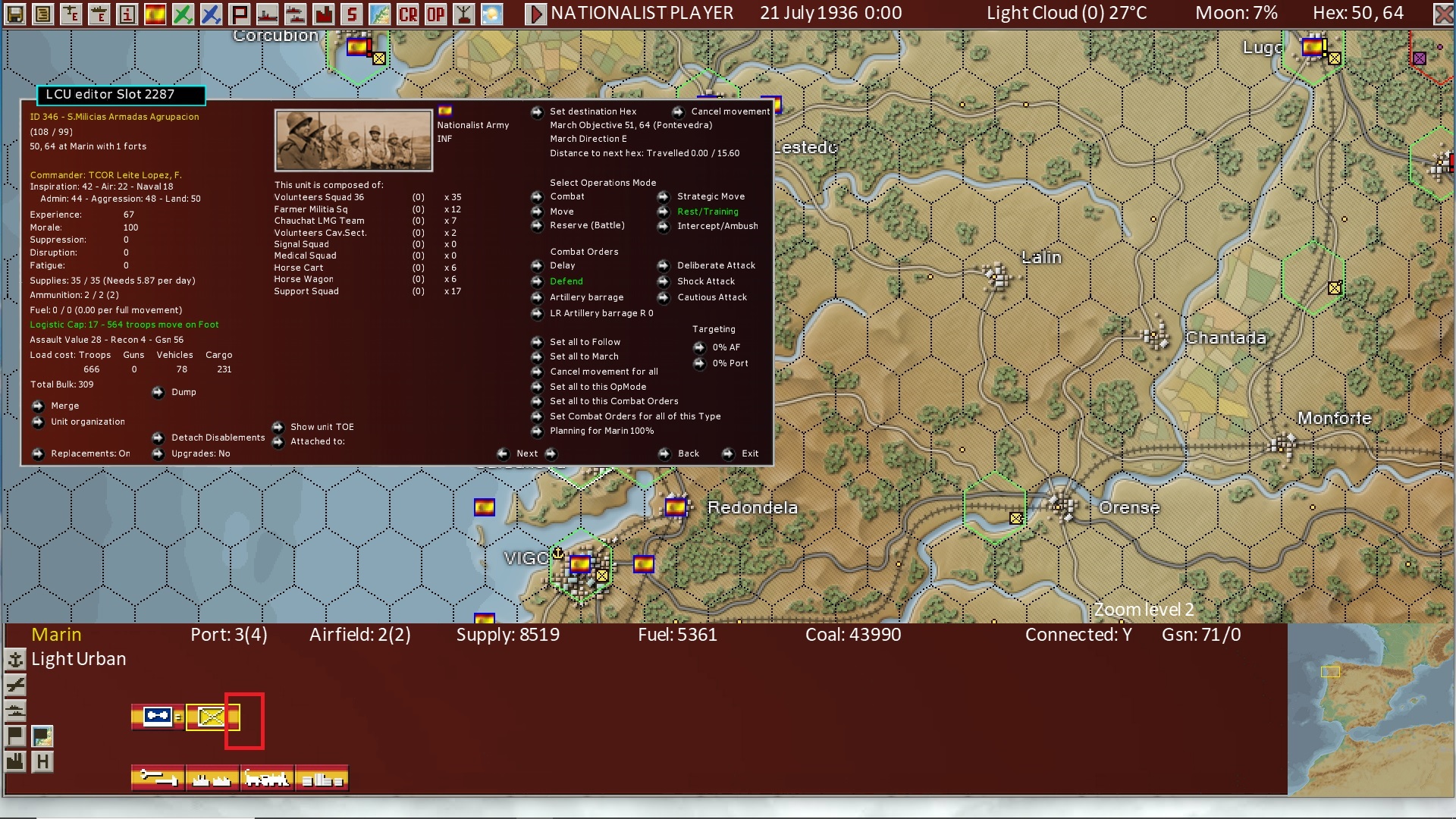Open the Commander's Report via CR icon
Viewport: 1456px width, 819px height.
click(x=409, y=13)
